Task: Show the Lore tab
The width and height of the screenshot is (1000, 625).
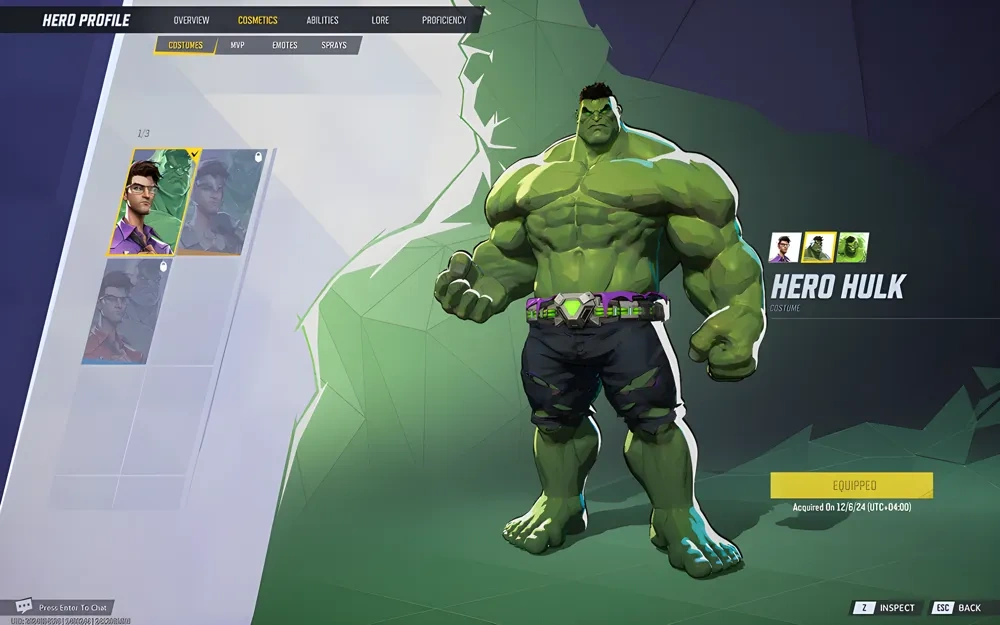Action: pos(380,20)
